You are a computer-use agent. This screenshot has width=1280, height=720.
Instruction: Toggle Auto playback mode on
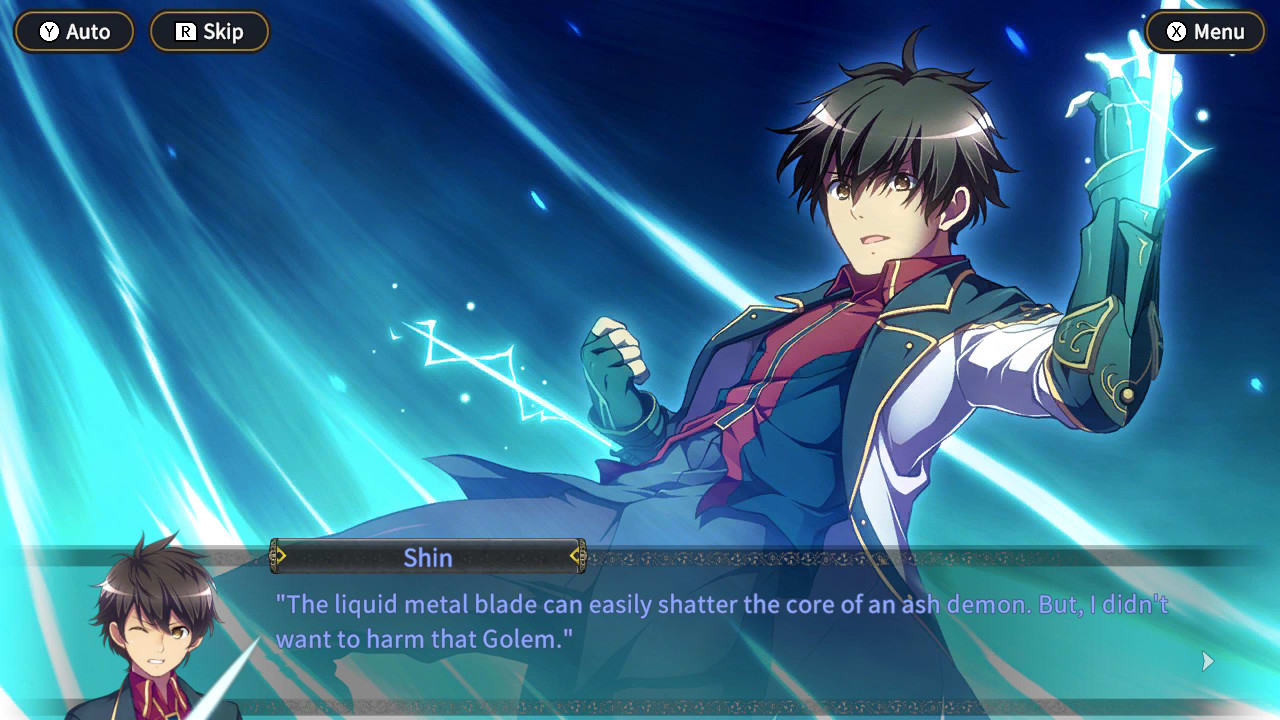(x=73, y=31)
